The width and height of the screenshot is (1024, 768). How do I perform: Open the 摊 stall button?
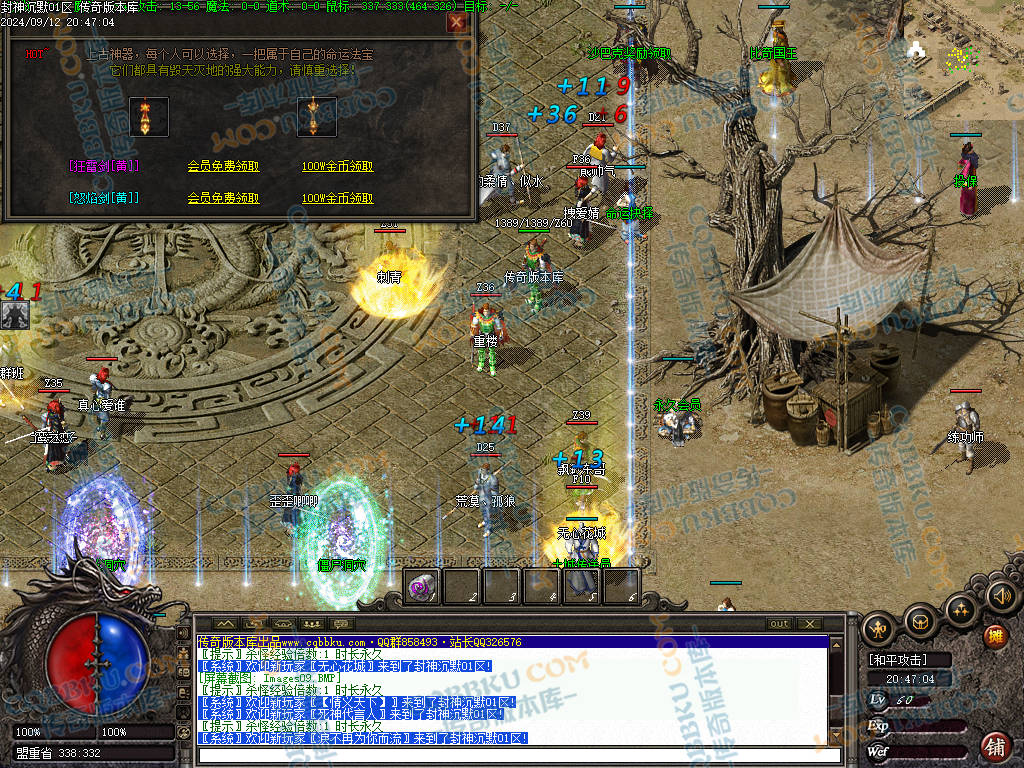pyautogui.click(x=994, y=636)
